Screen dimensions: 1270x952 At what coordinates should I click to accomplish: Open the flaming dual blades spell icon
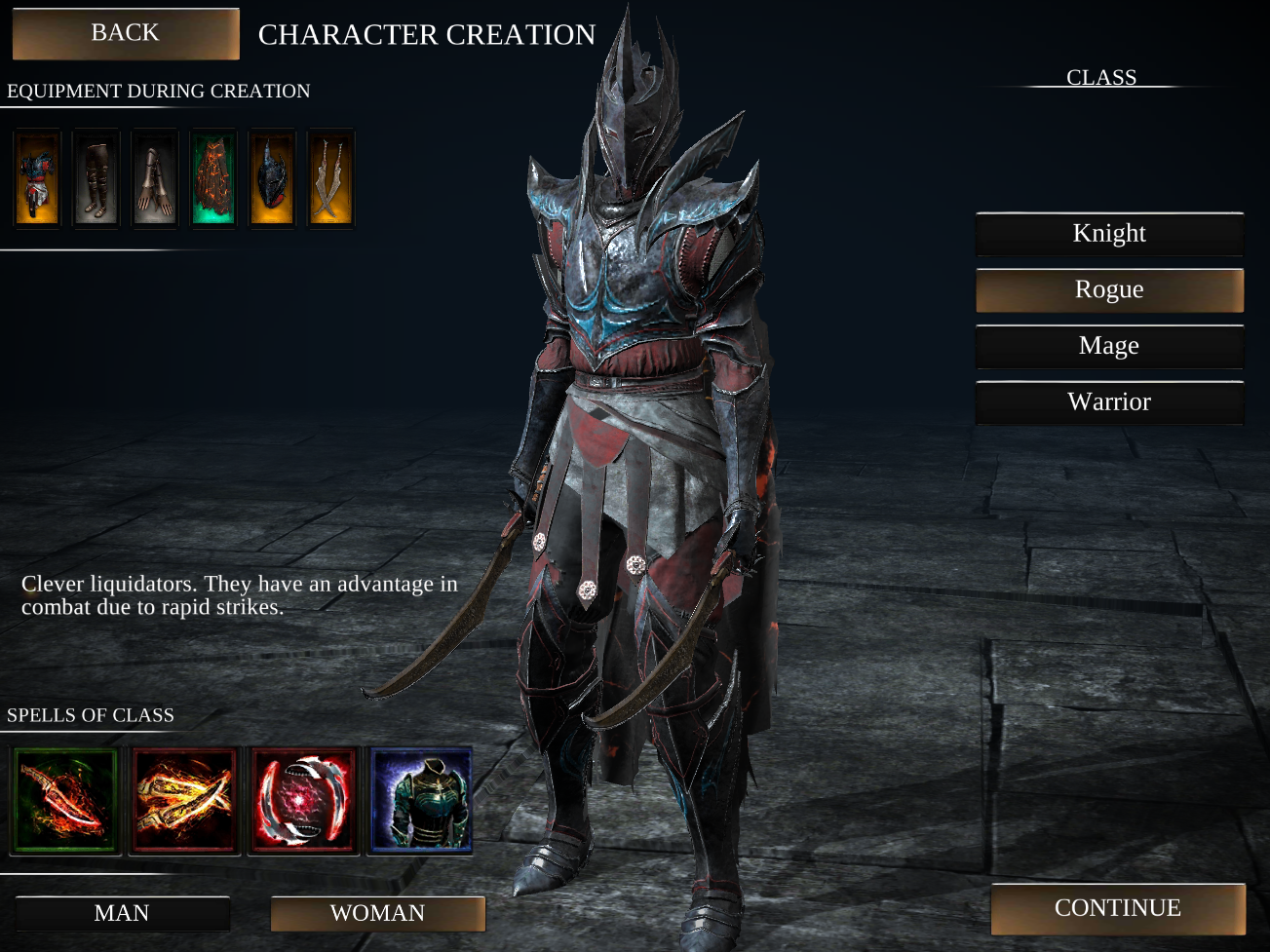click(x=183, y=799)
